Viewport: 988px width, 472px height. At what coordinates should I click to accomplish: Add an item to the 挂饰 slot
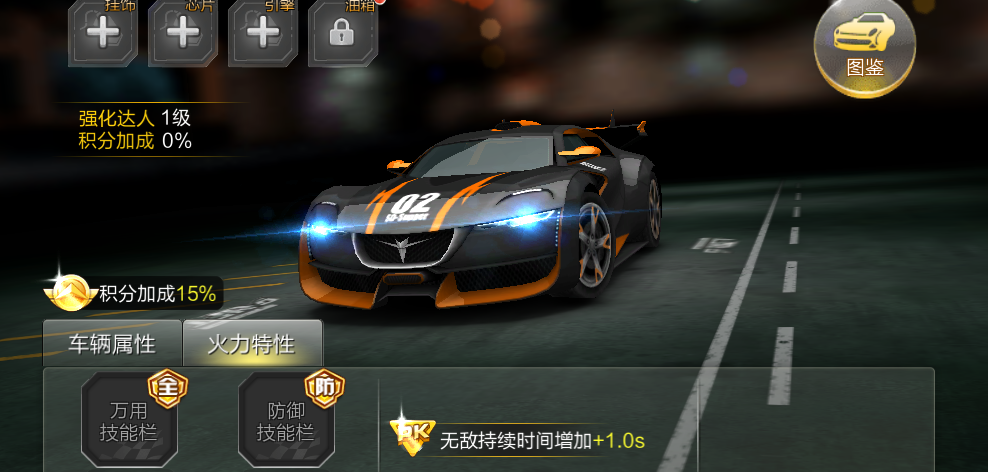(x=103, y=32)
